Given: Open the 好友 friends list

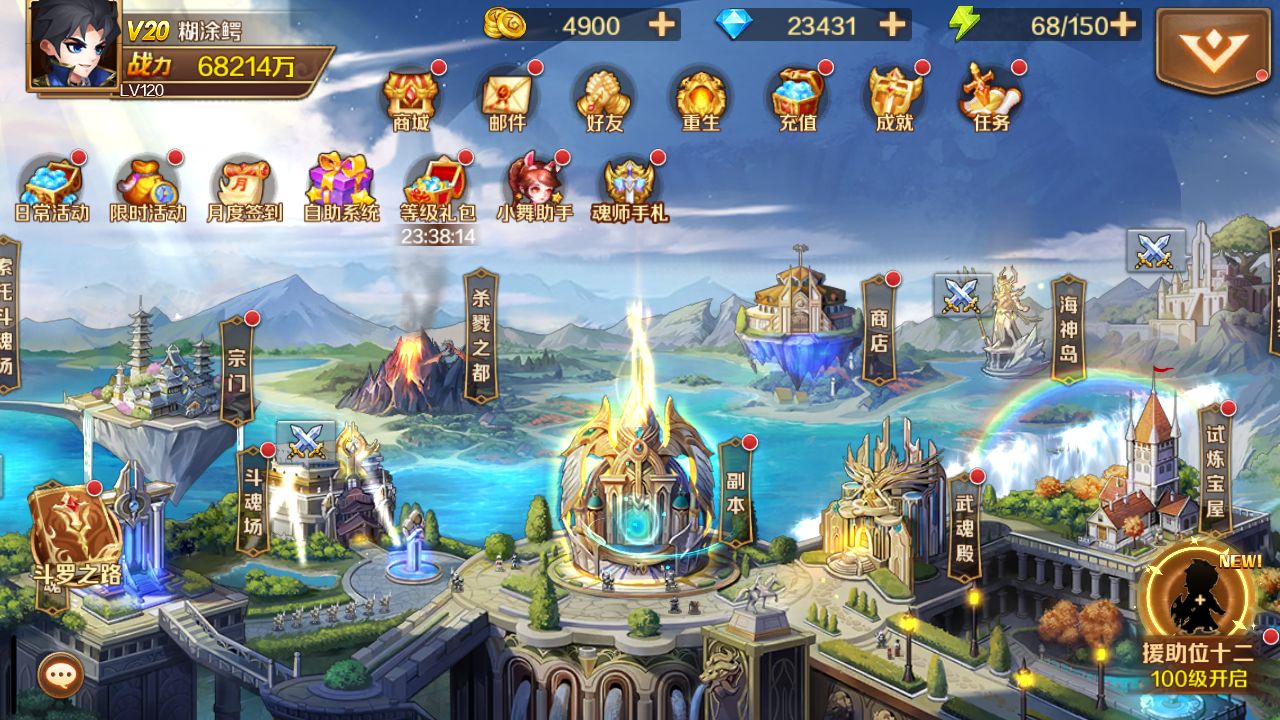Looking at the screenshot, I should (x=604, y=100).
